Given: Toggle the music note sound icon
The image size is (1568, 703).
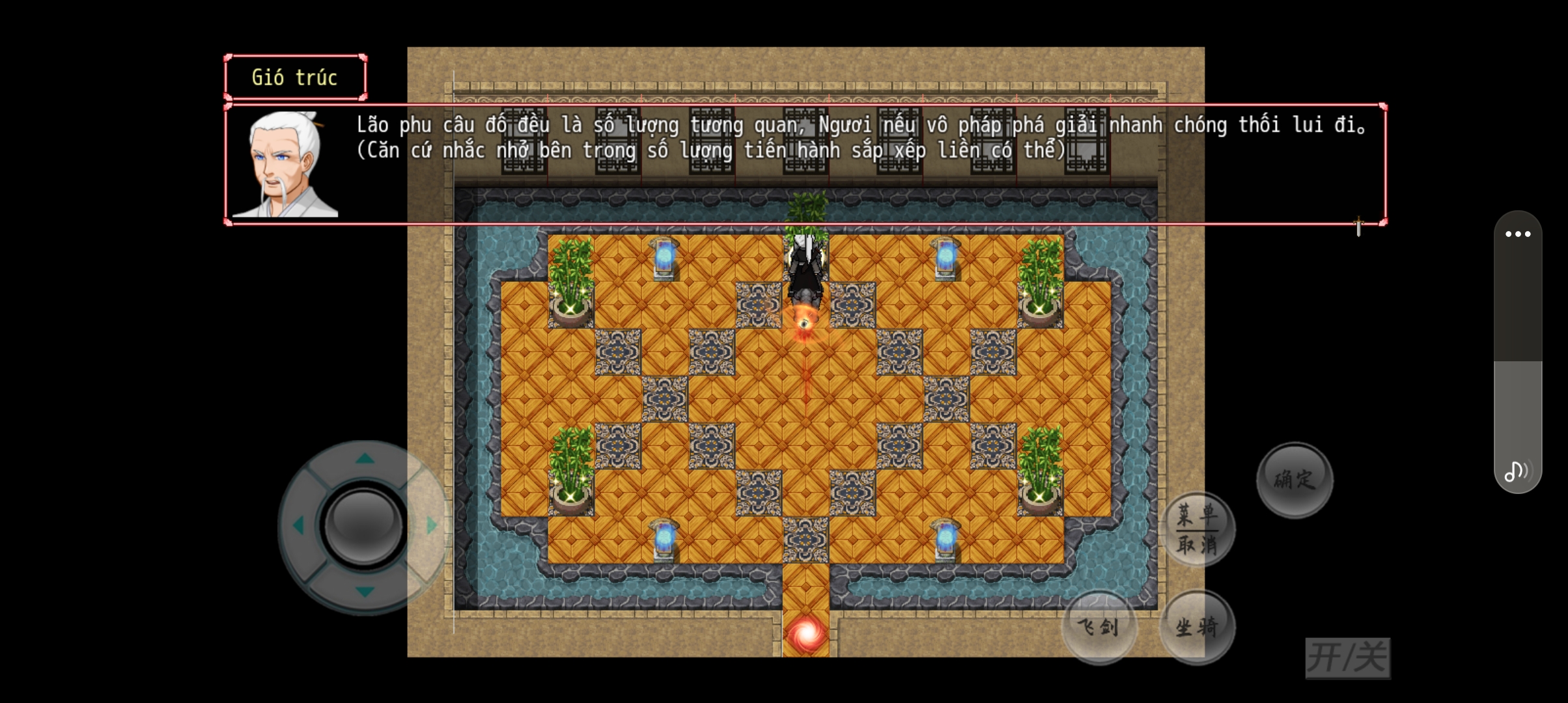Looking at the screenshot, I should pyautogui.click(x=1517, y=471).
